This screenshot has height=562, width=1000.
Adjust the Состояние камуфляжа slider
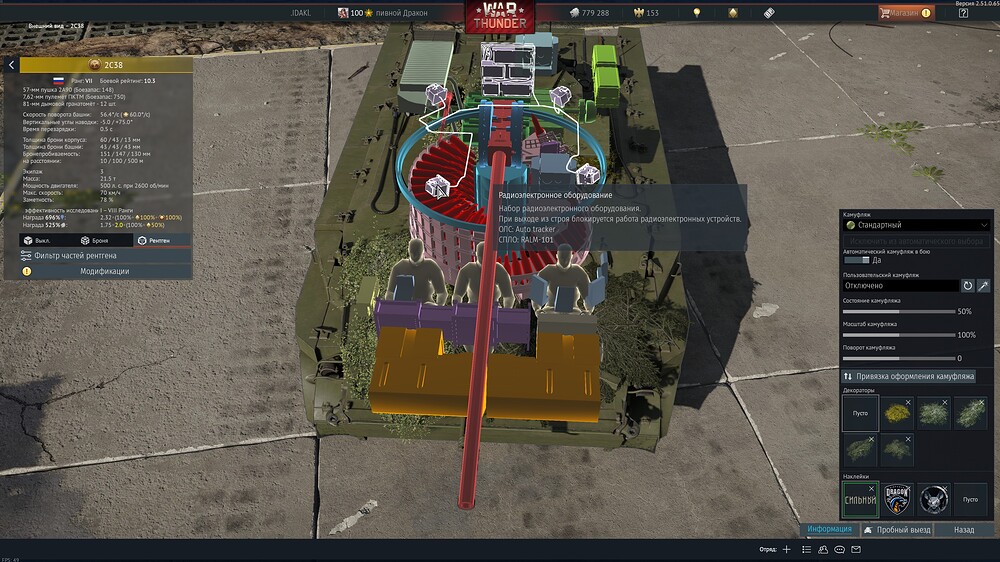[900, 312]
